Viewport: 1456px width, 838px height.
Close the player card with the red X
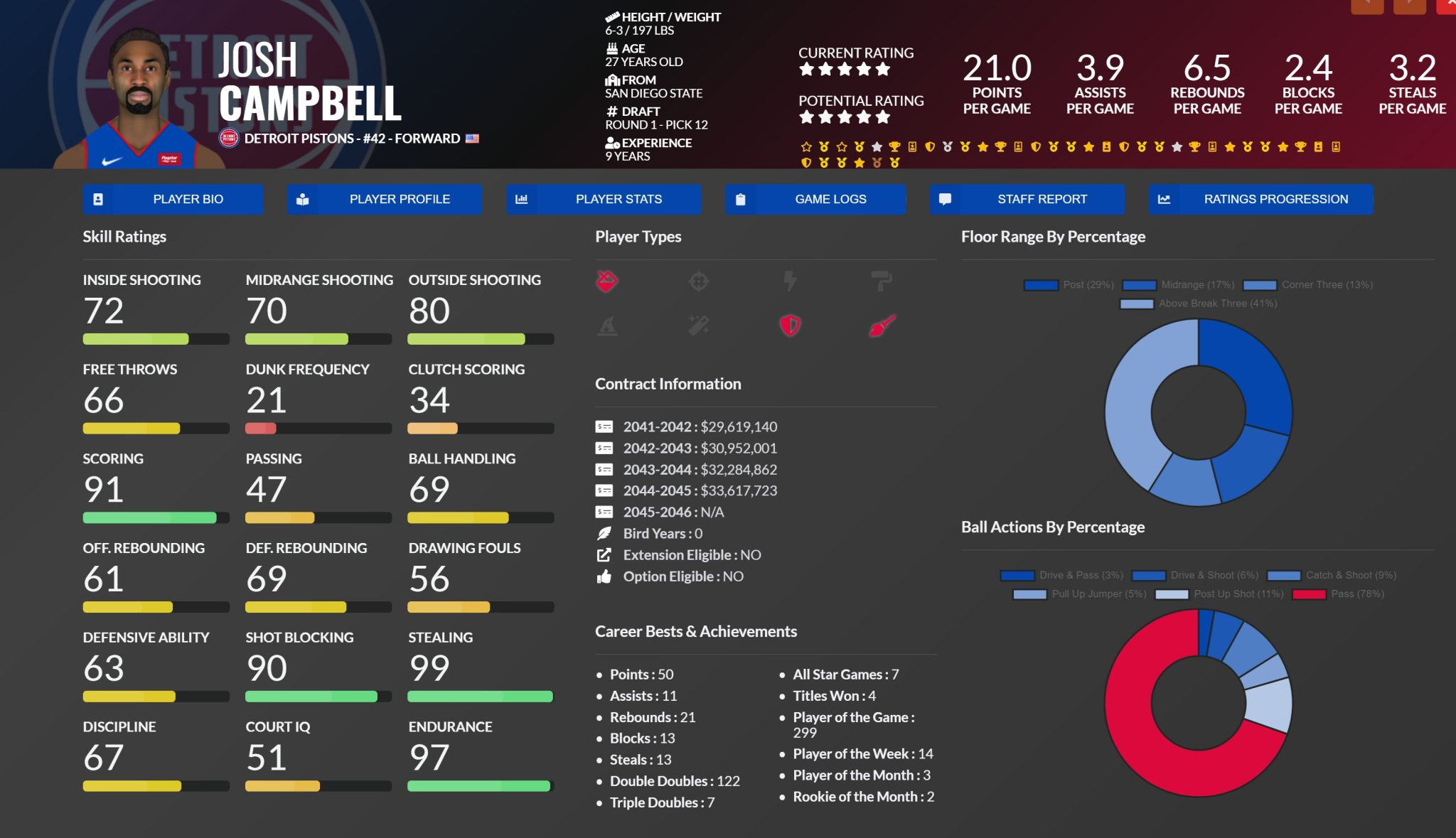(x=1448, y=6)
